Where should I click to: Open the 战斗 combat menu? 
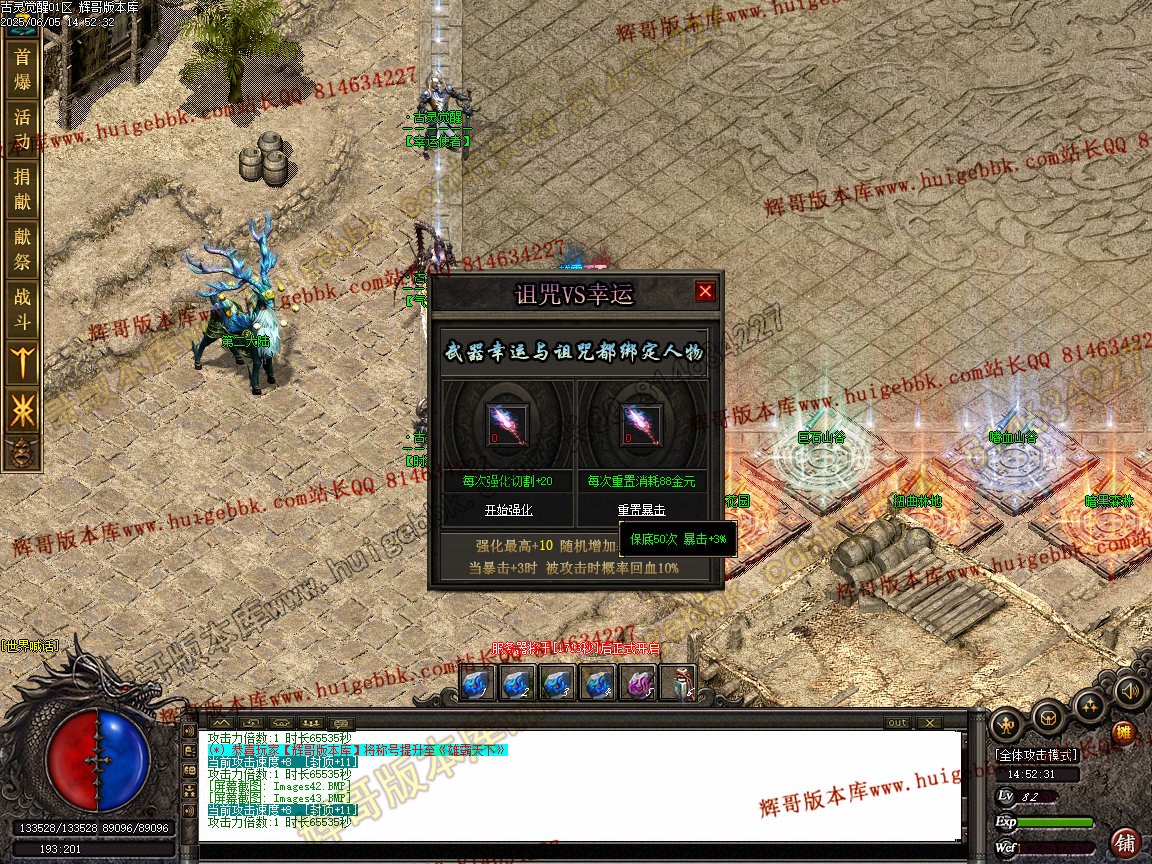tap(22, 309)
